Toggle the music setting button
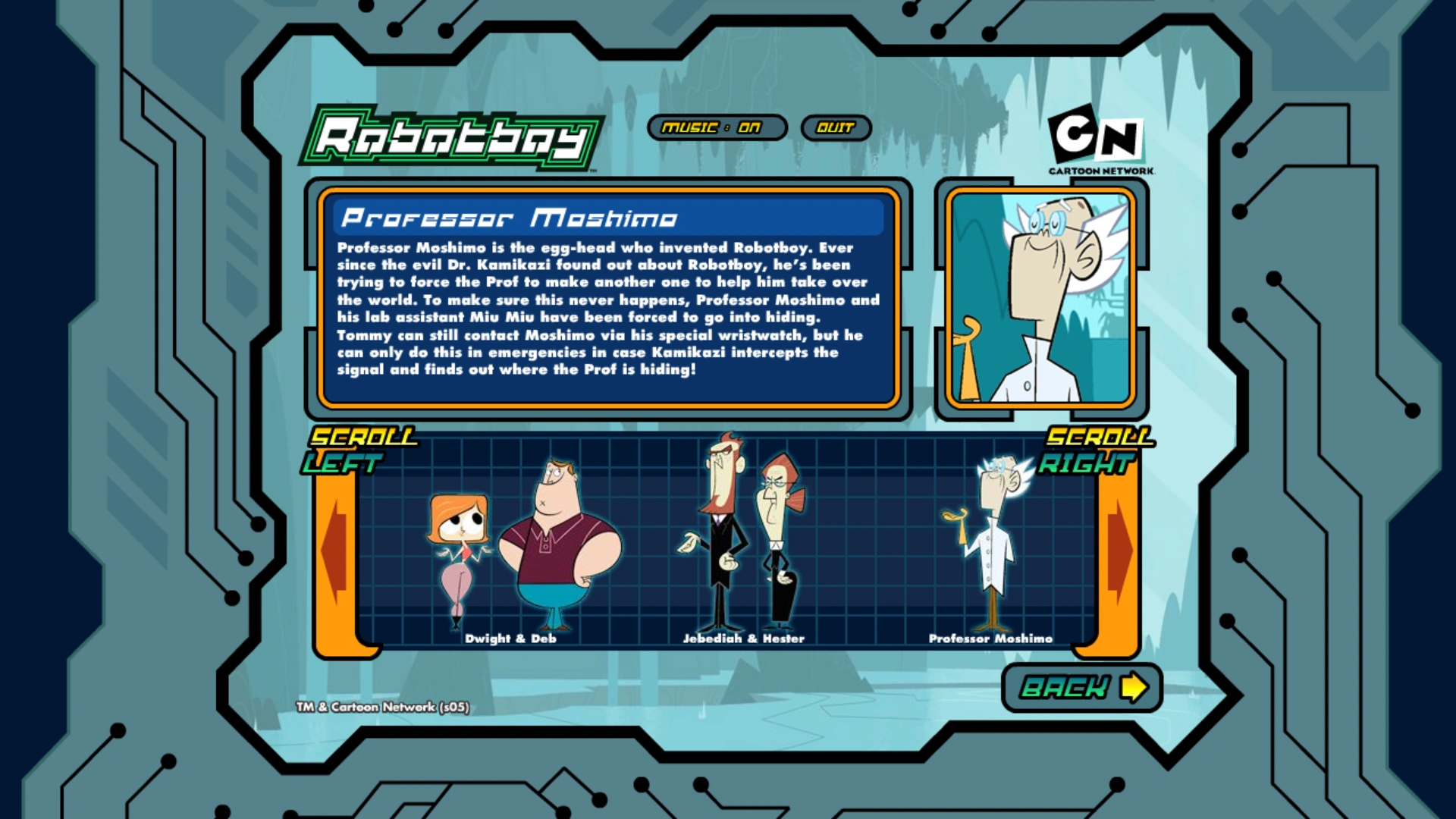This screenshot has width=1456, height=819. [717, 127]
